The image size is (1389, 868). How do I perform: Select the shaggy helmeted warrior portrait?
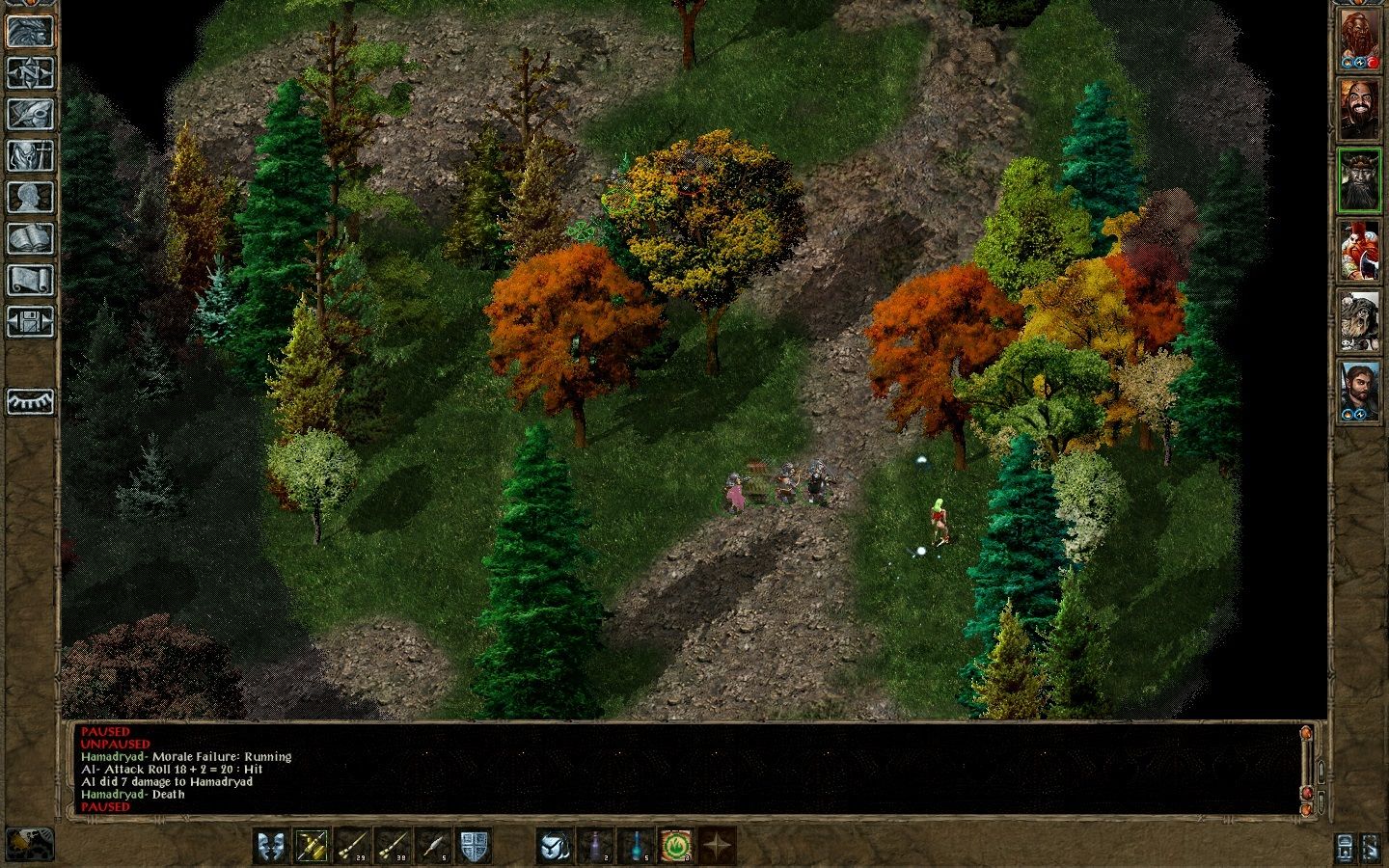1359,321
